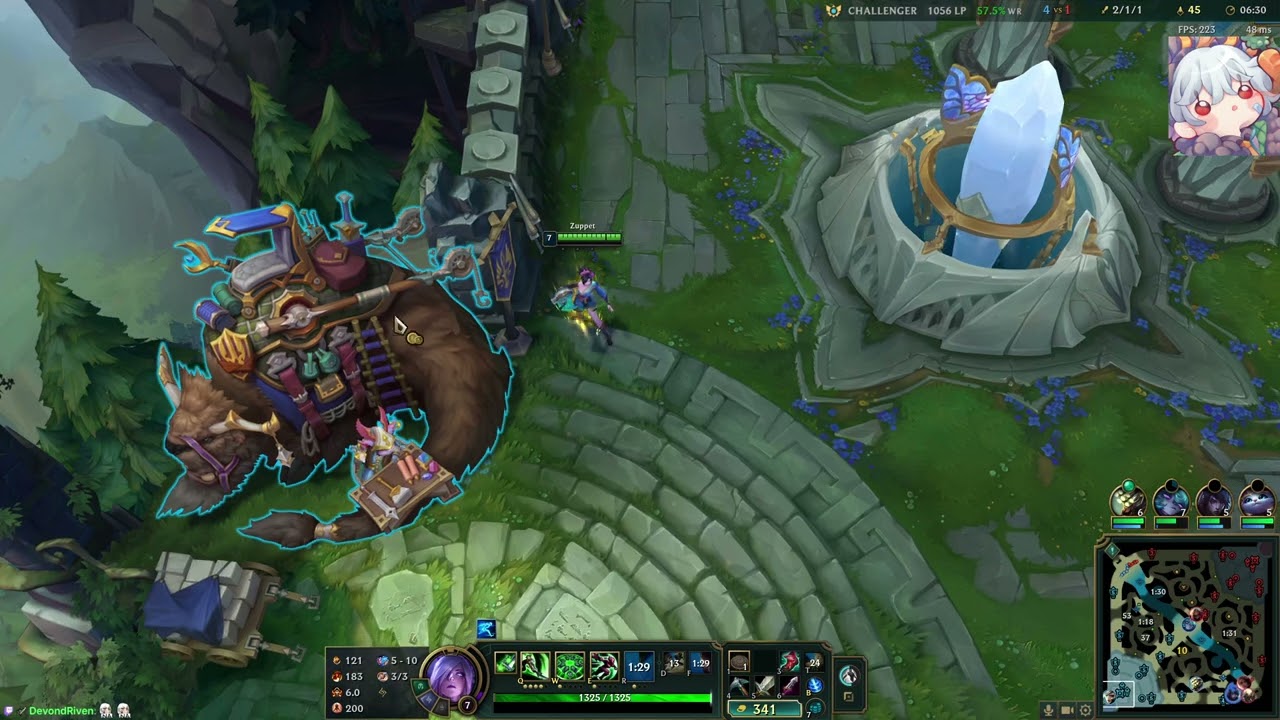Toggle the microphone button beside the minimap
The height and width of the screenshot is (720, 1280).
point(1048,710)
